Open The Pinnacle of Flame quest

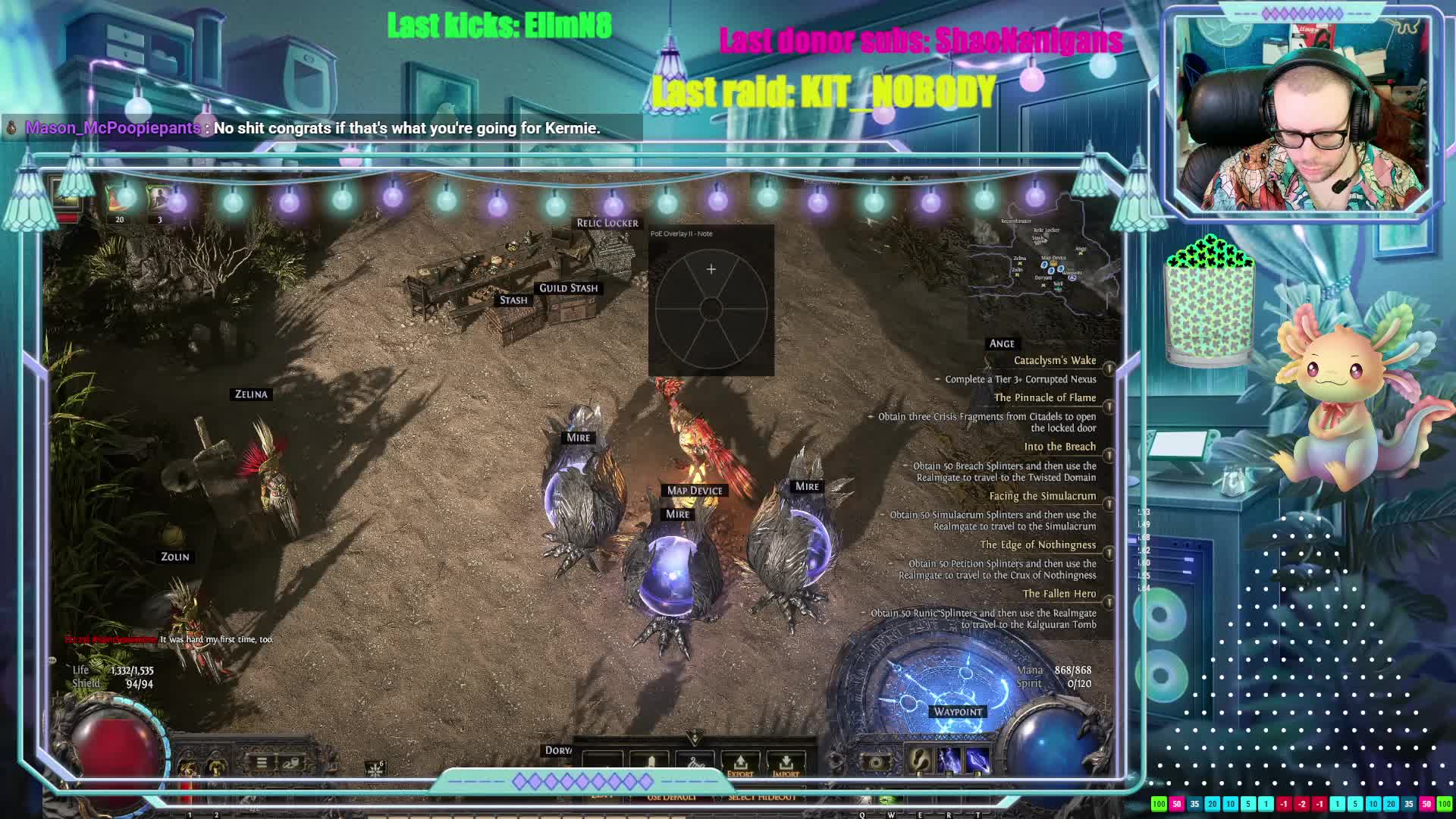point(1044,398)
